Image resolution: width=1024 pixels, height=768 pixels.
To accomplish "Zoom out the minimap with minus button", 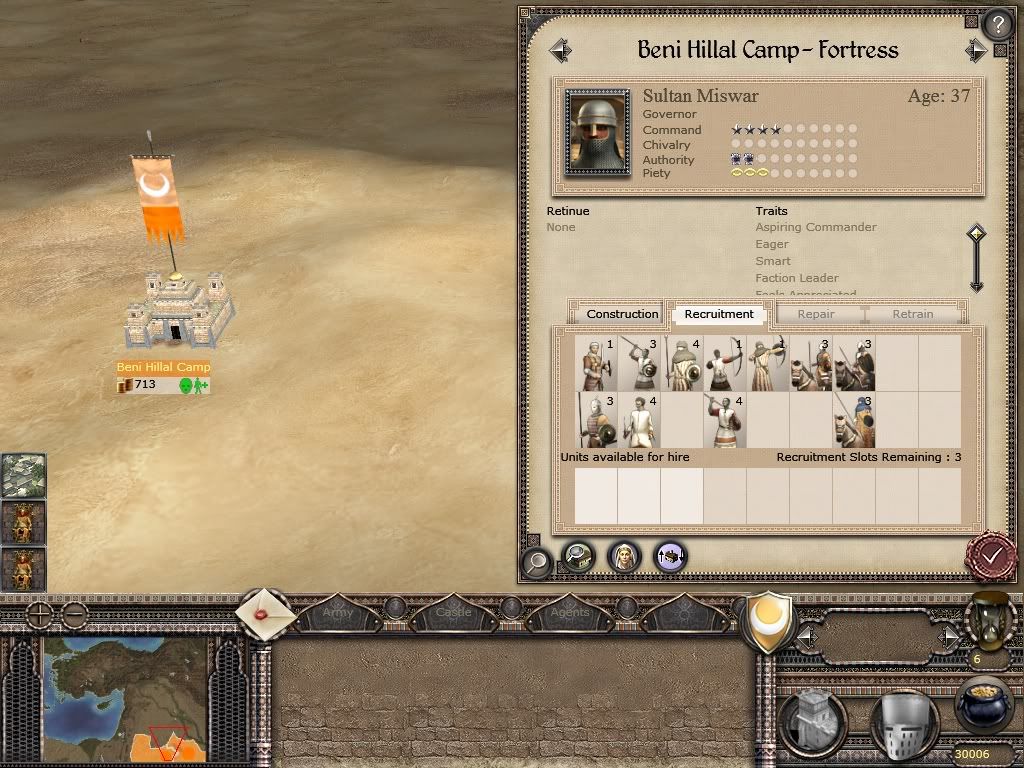I will click(74, 615).
